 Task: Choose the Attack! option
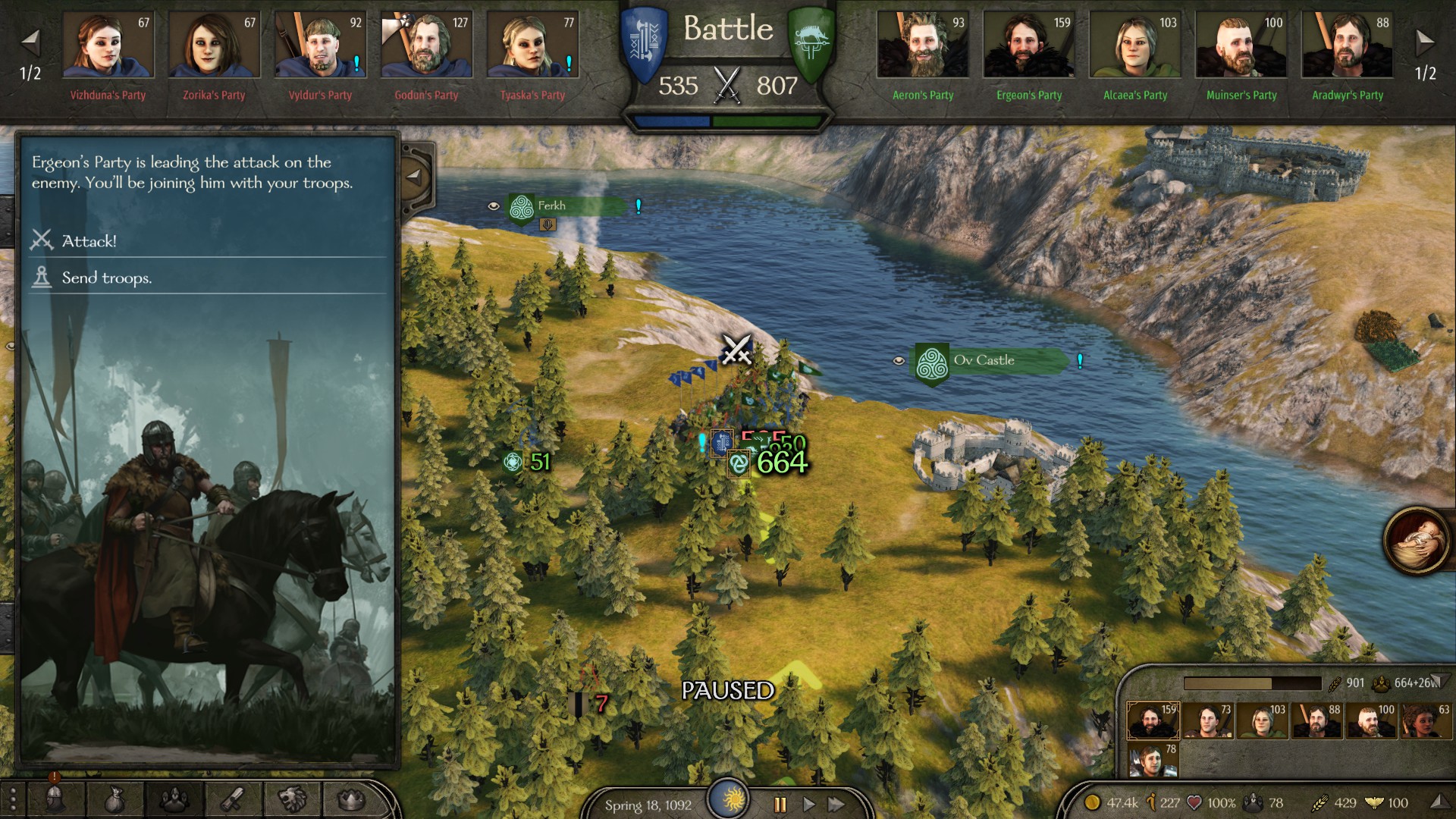tap(89, 241)
